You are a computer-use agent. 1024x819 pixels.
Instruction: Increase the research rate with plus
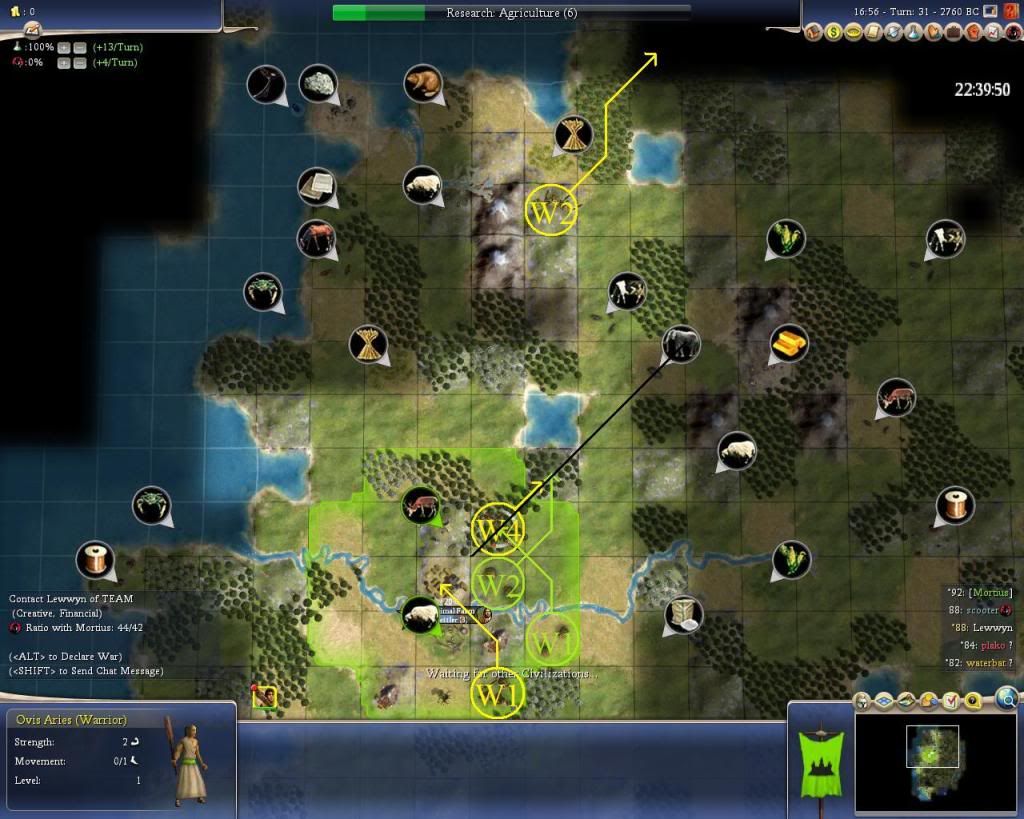[x=64, y=47]
